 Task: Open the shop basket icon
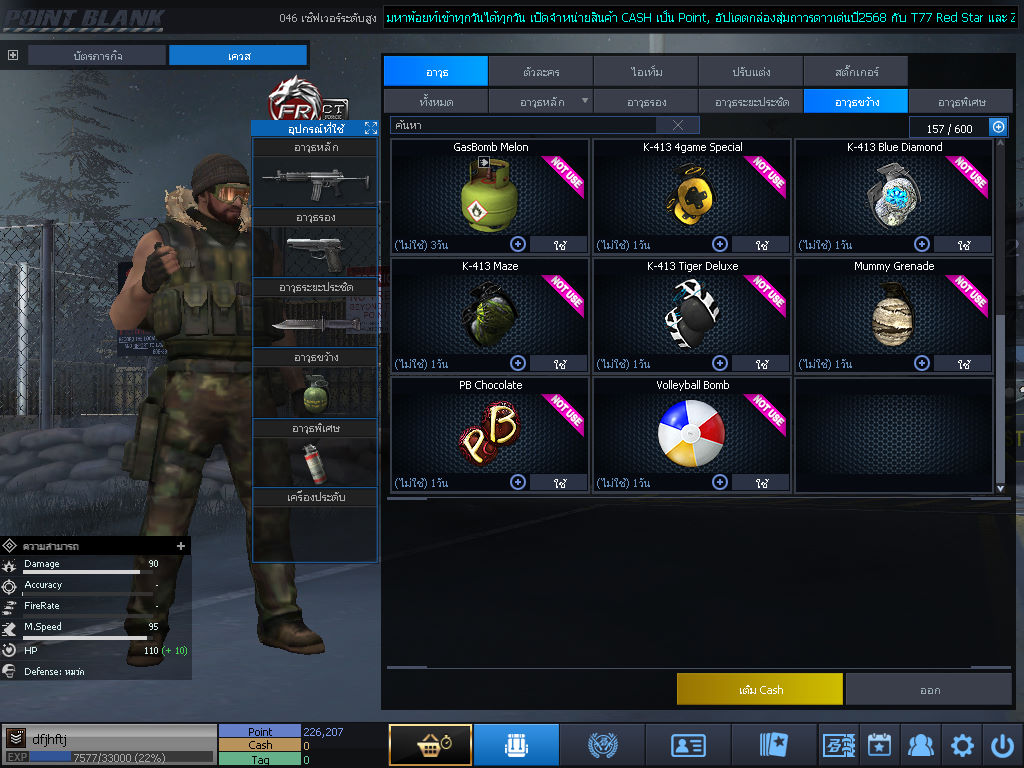click(x=430, y=744)
